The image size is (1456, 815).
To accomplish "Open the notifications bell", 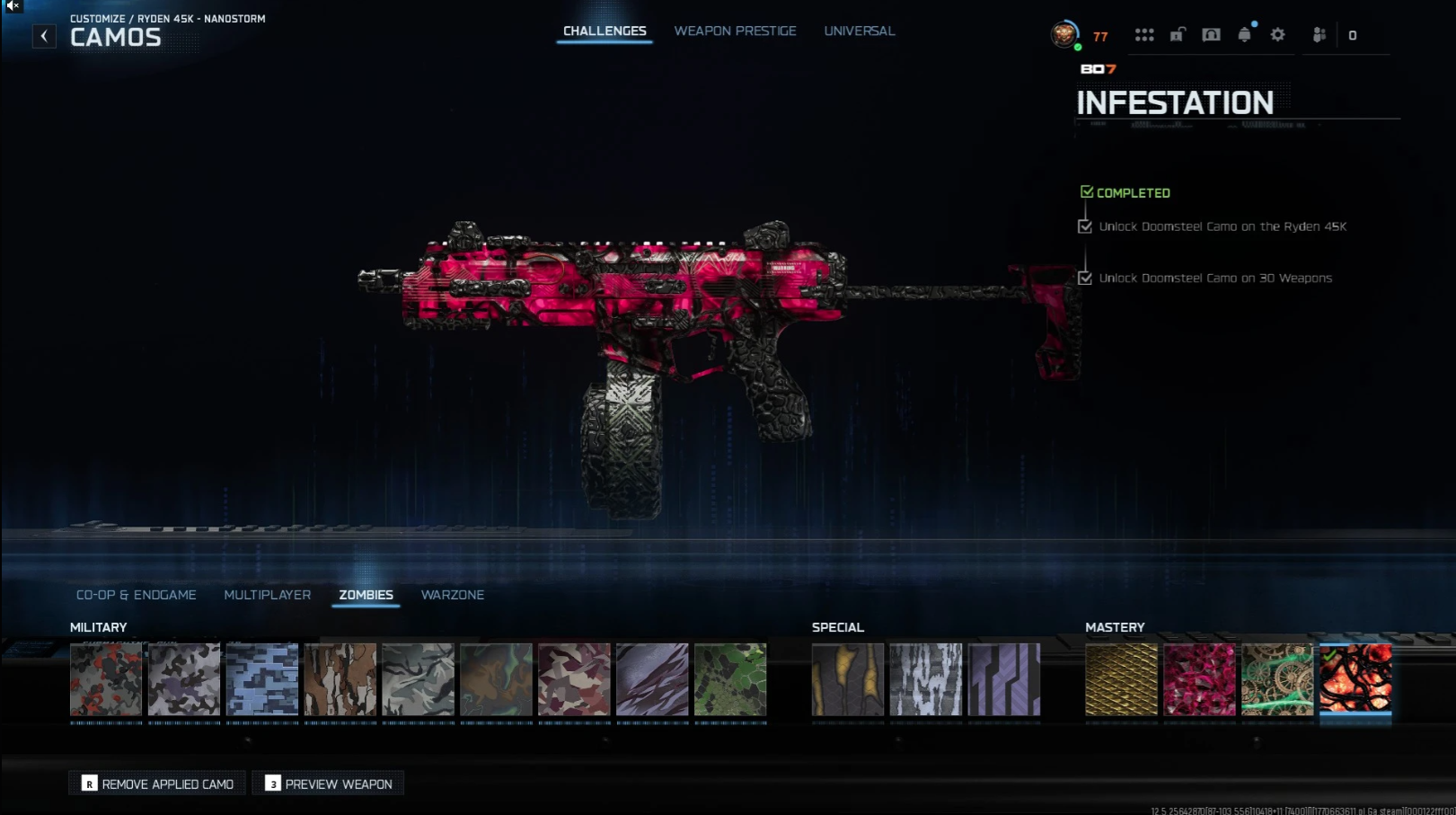I will [1244, 35].
